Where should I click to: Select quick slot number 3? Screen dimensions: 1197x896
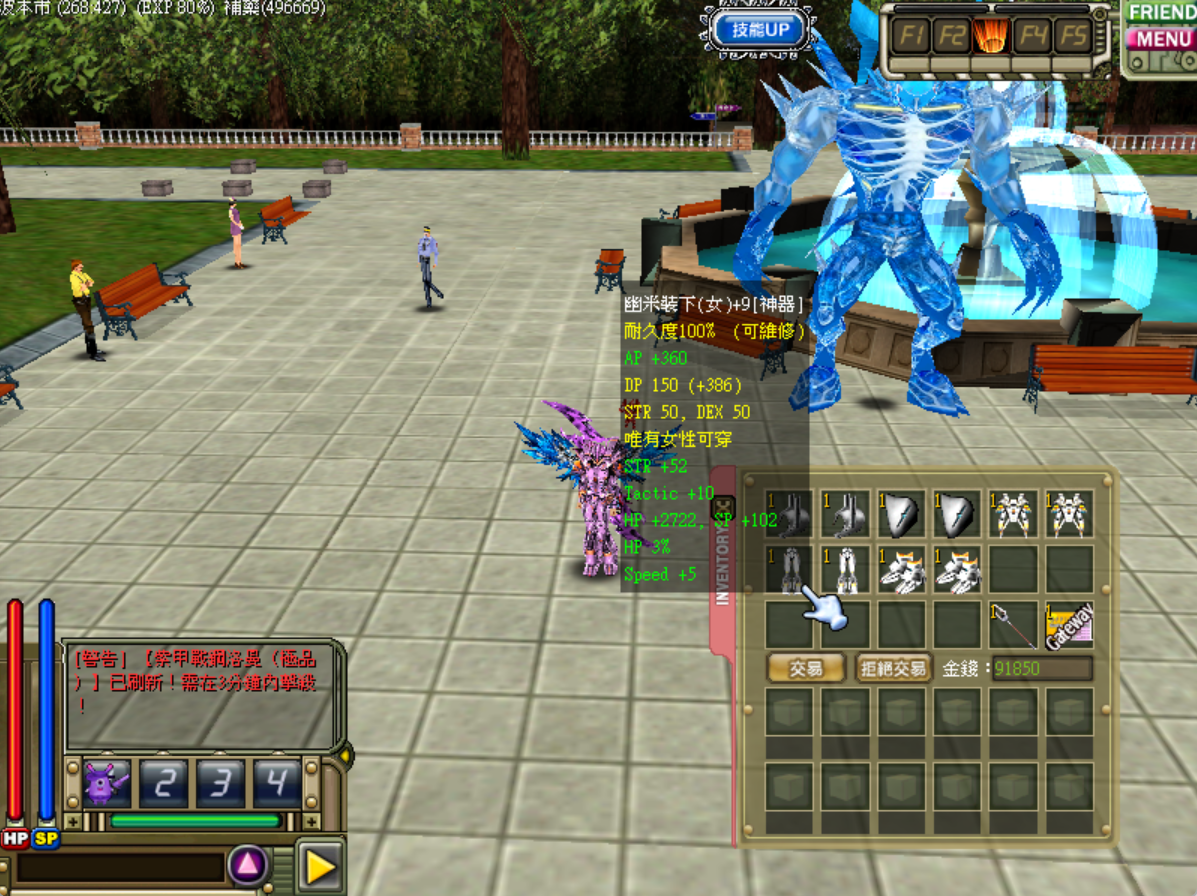point(221,783)
